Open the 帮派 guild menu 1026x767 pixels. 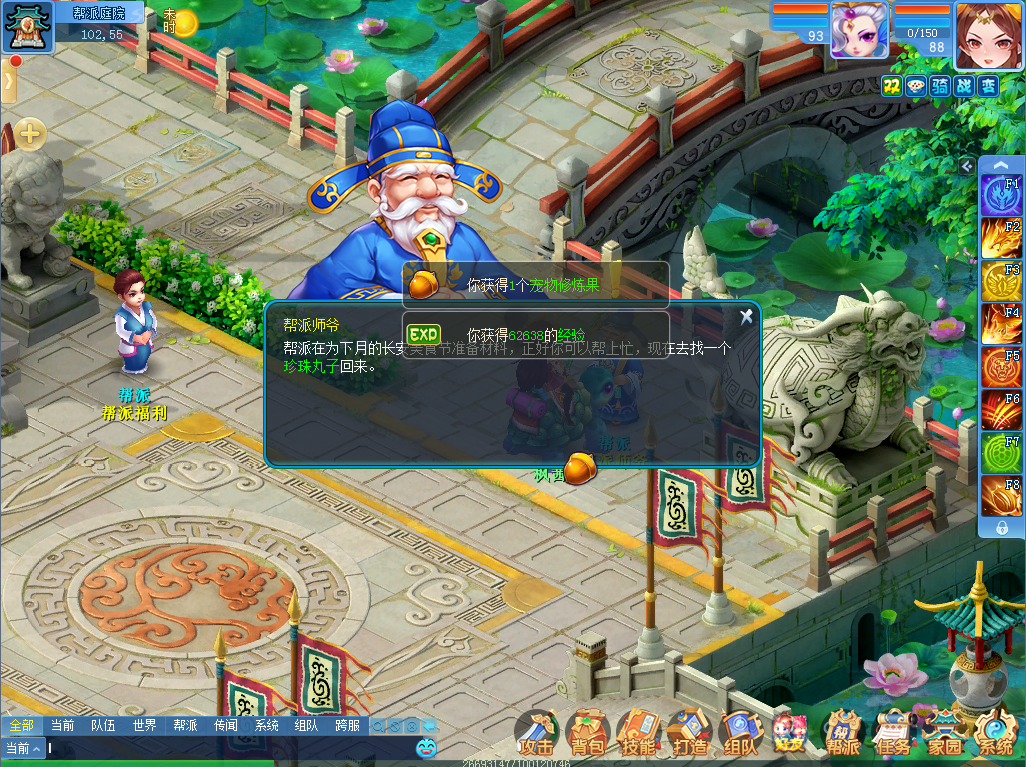843,735
